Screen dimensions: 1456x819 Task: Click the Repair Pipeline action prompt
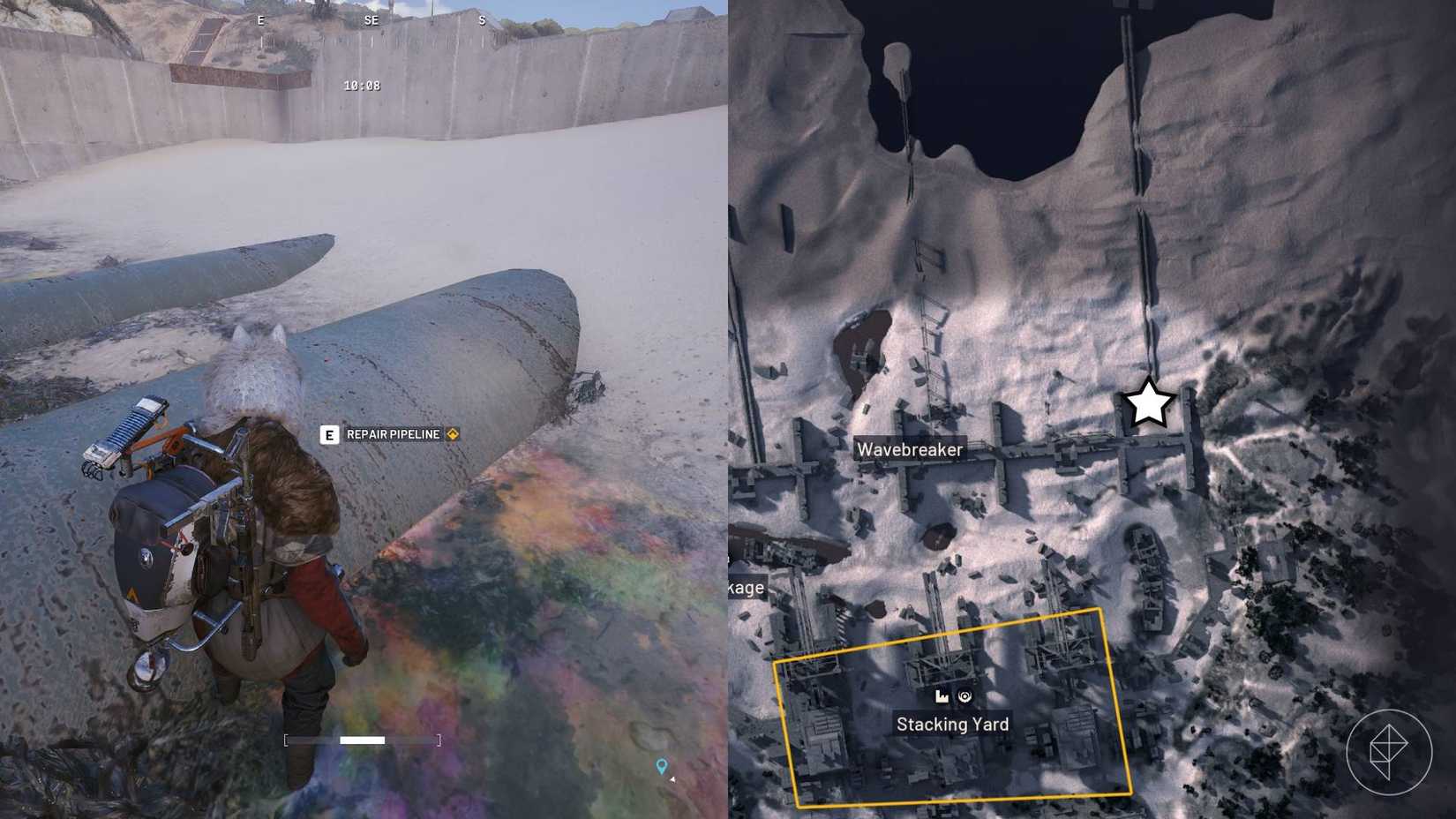[x=392, y=434]
